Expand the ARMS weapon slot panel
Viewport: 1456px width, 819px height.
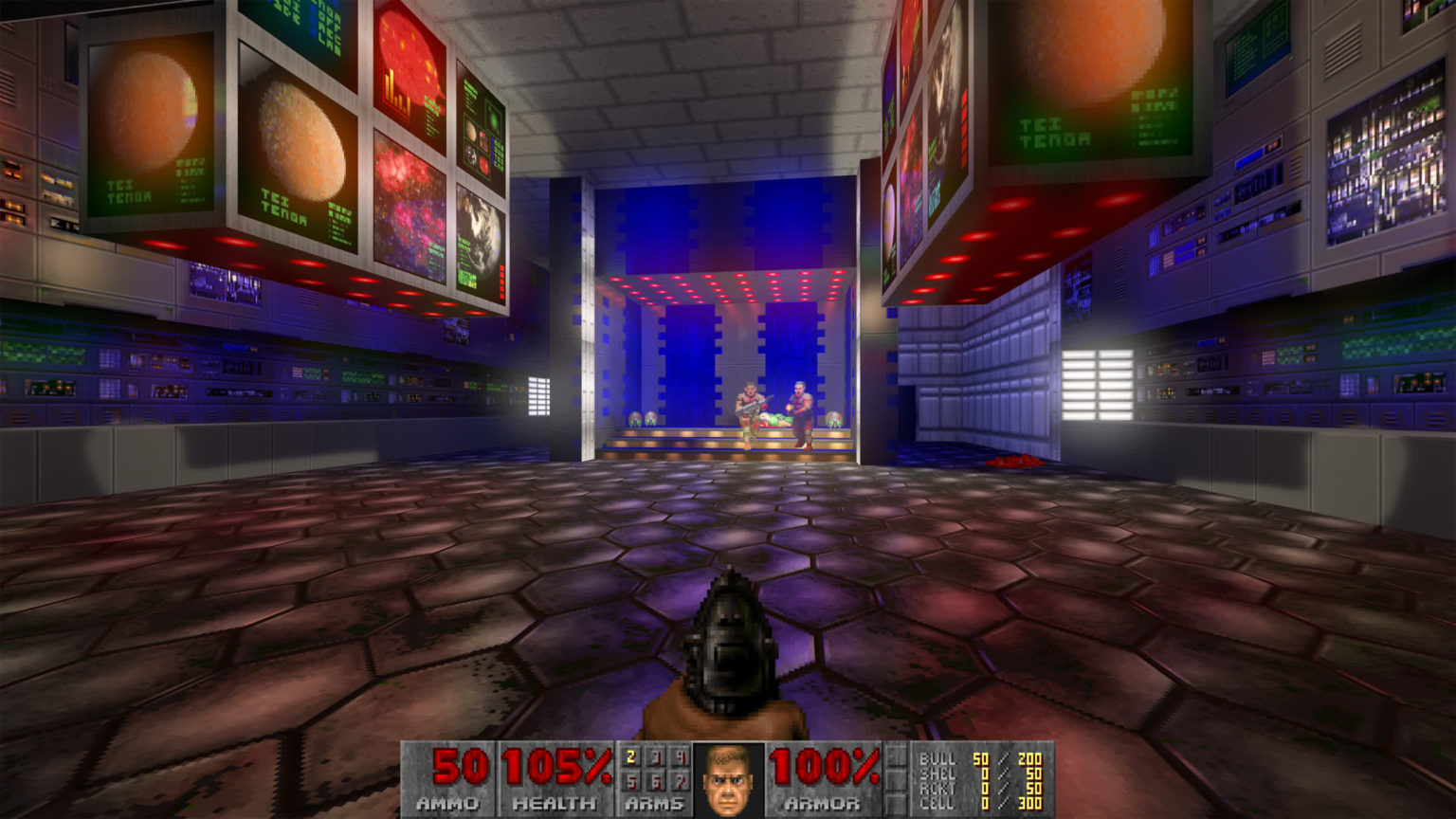point(654,777)
